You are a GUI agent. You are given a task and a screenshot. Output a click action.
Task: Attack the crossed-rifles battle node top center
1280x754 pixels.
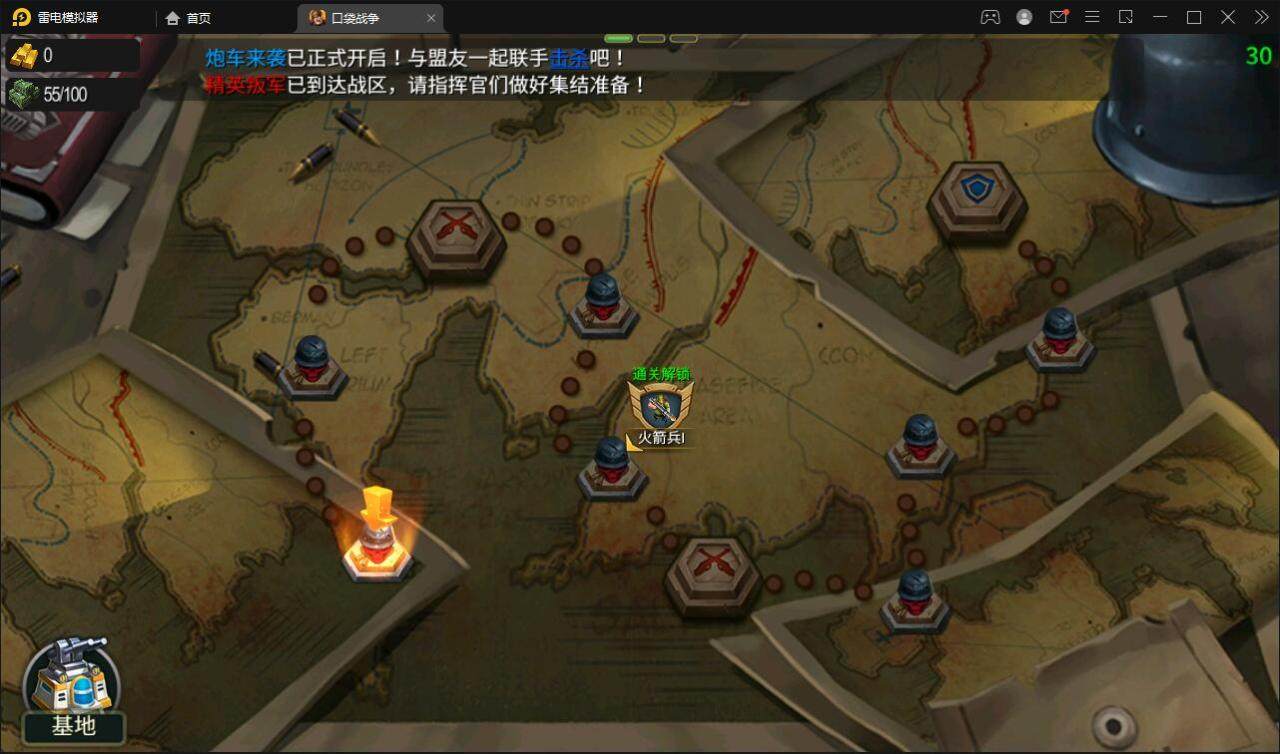[455, 229]
